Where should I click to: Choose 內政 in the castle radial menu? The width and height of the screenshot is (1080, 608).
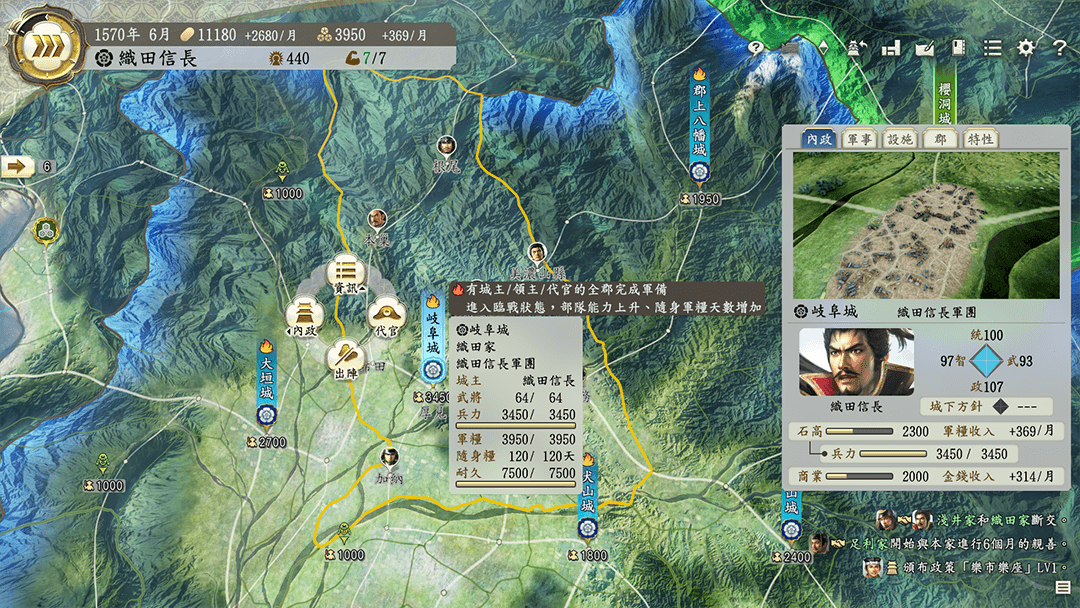coord(303,315)
